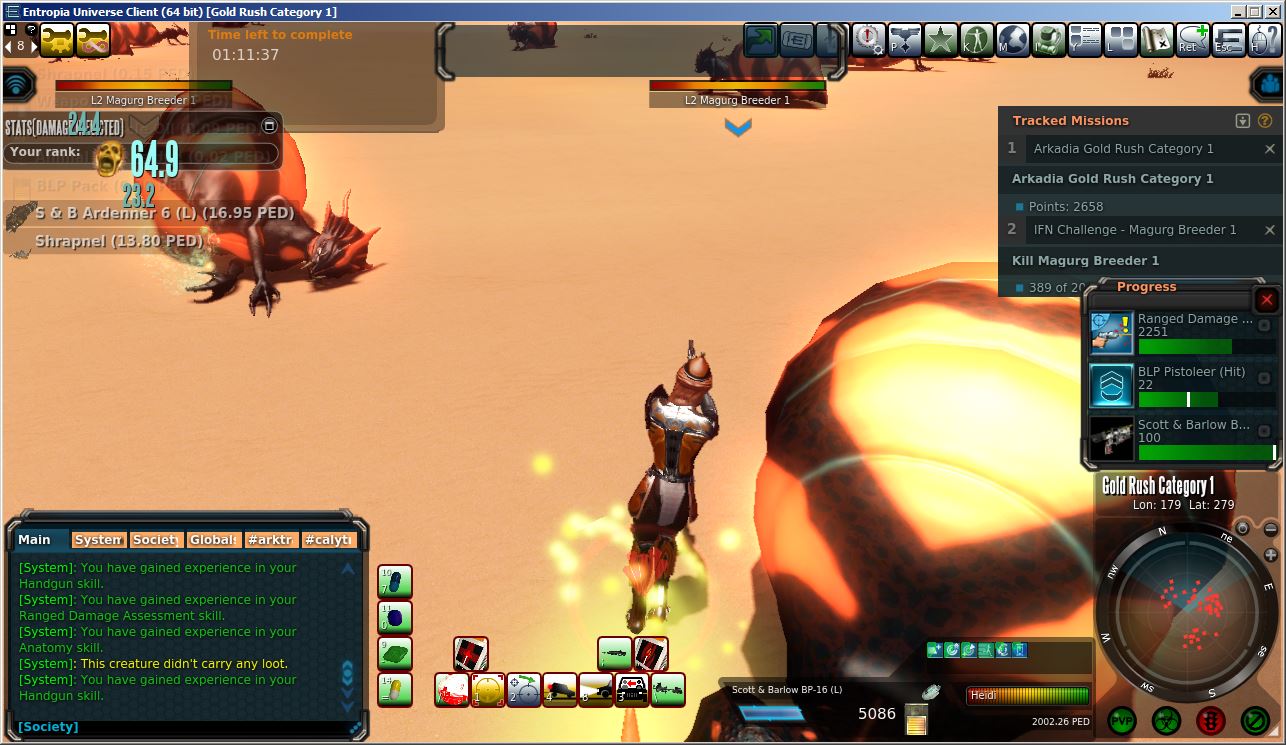Select the Globals chat tab
This screenshot has width=1286, height=745.
tap(213, 540)
